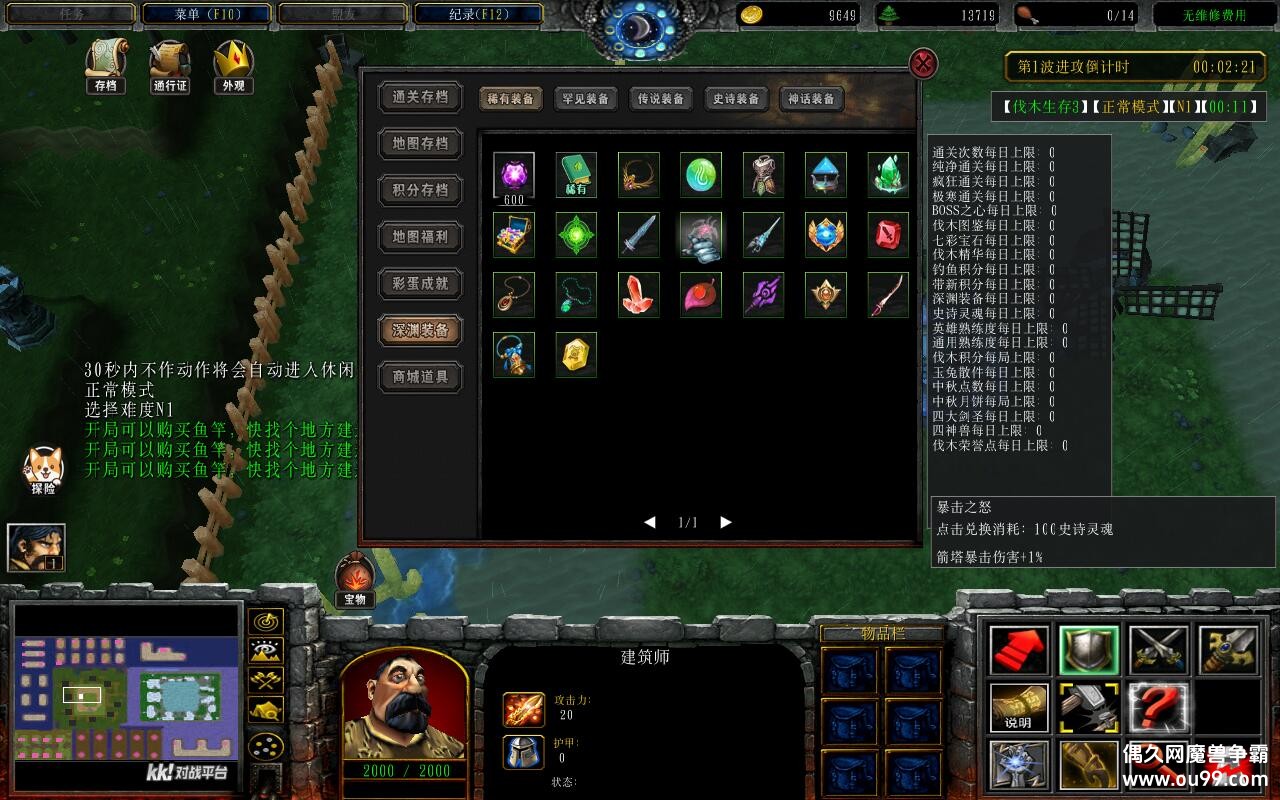Open the 史诗装备 tab

(735, 99)
